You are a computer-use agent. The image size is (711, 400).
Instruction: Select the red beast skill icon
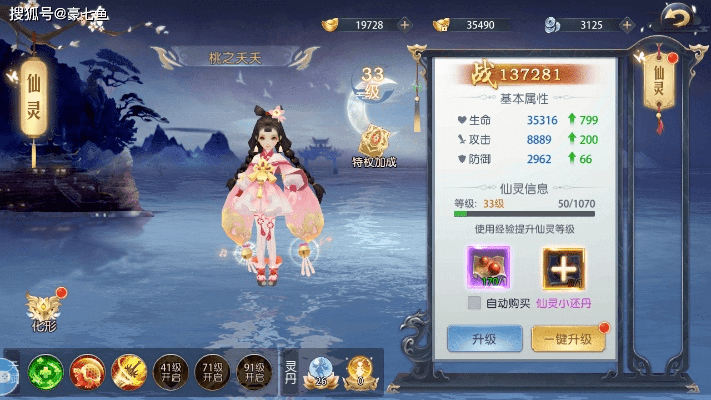(86, 374)
